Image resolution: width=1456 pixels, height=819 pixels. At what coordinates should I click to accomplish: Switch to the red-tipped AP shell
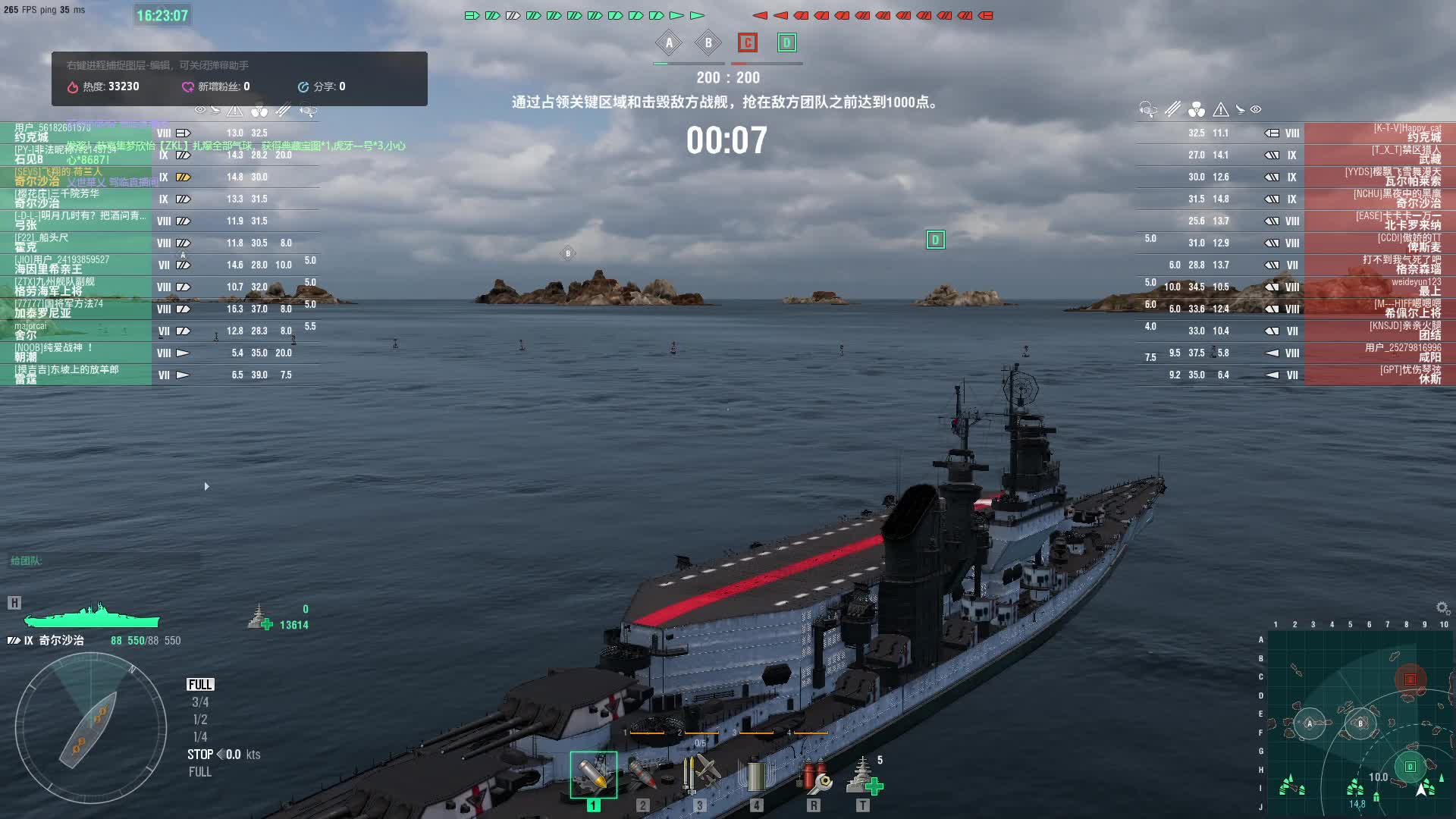pyautogui.click(x=642, y=775)
